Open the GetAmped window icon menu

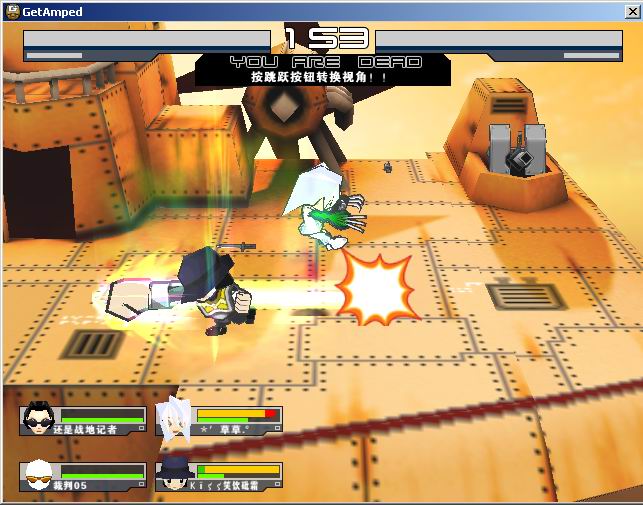coord(11,11)
